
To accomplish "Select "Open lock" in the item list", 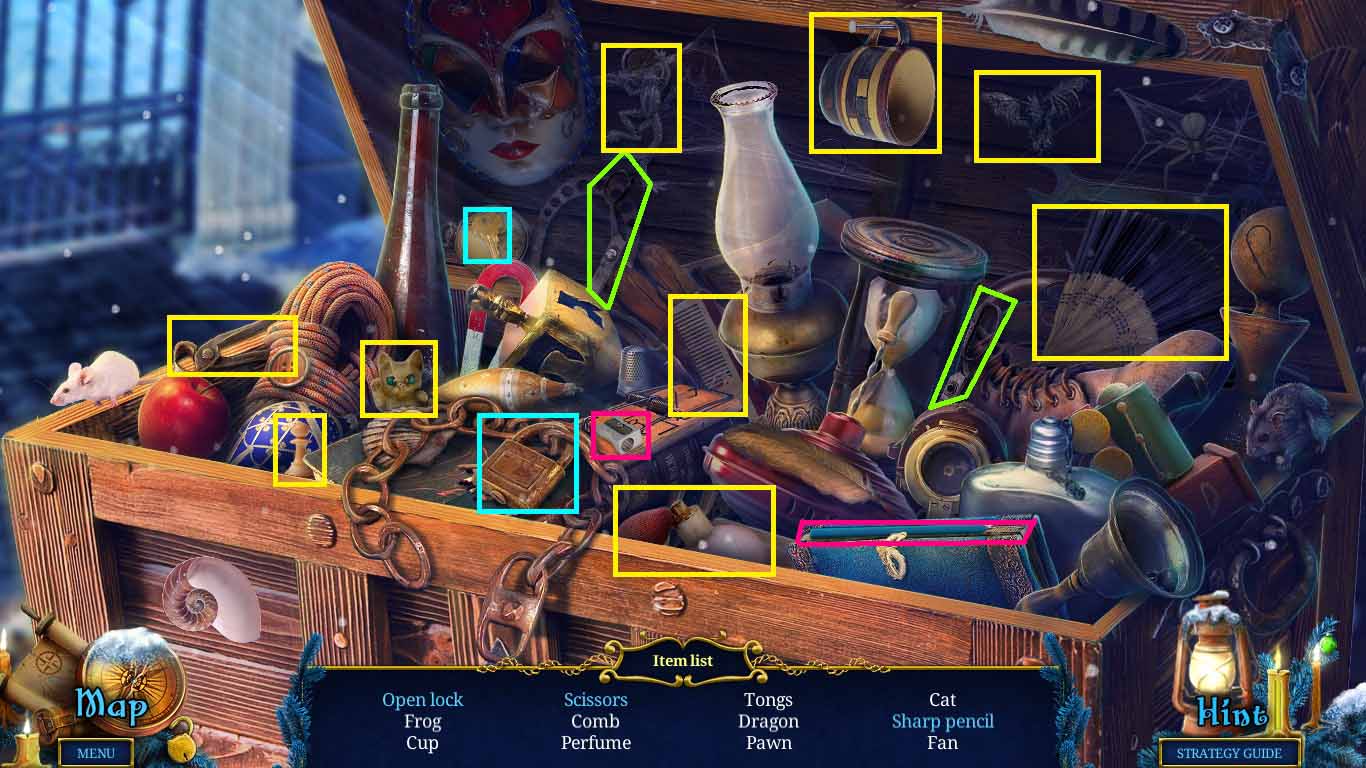I will click(423, 699).
